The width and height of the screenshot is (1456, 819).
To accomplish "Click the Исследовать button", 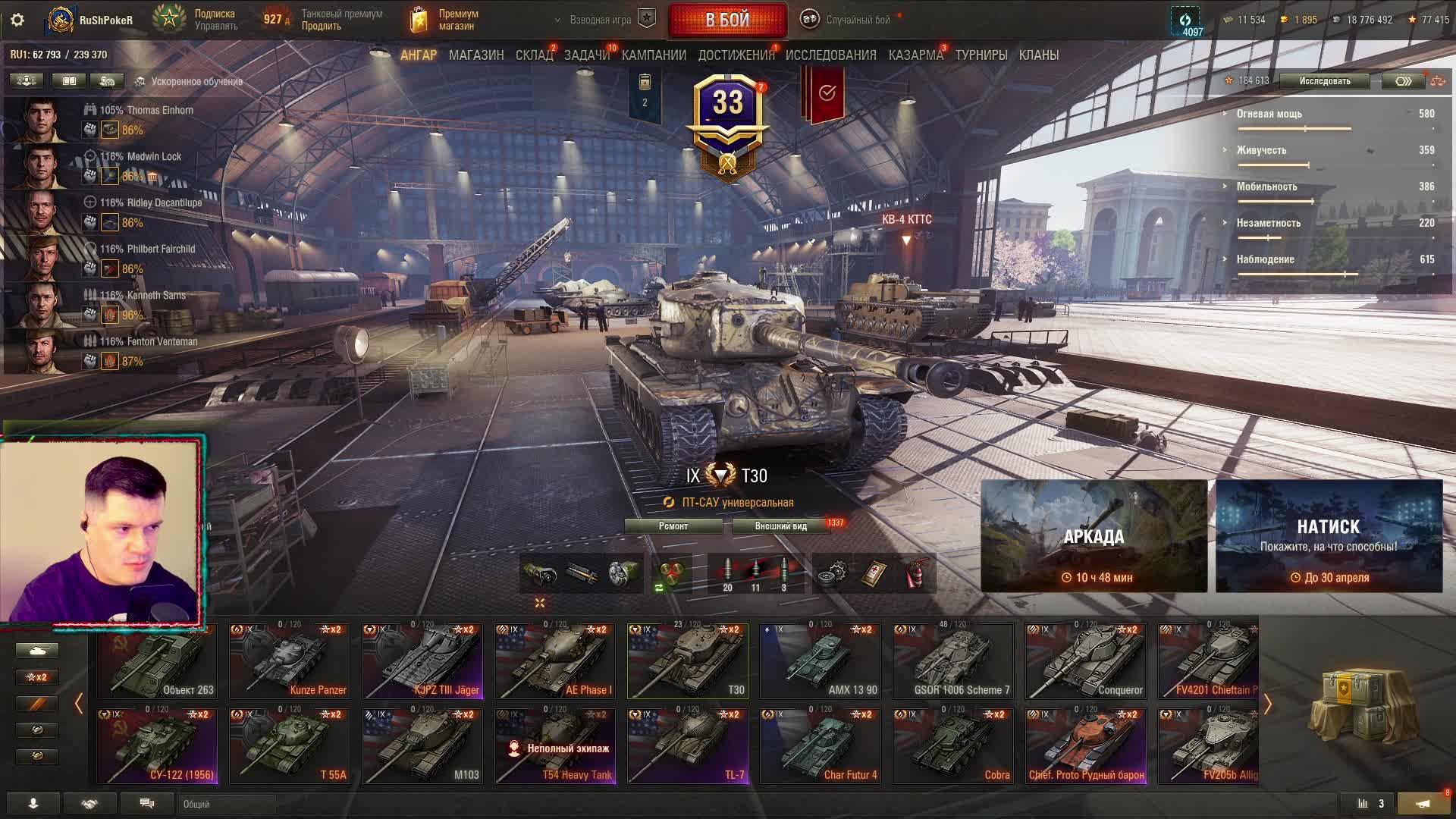I will 1324,81.
